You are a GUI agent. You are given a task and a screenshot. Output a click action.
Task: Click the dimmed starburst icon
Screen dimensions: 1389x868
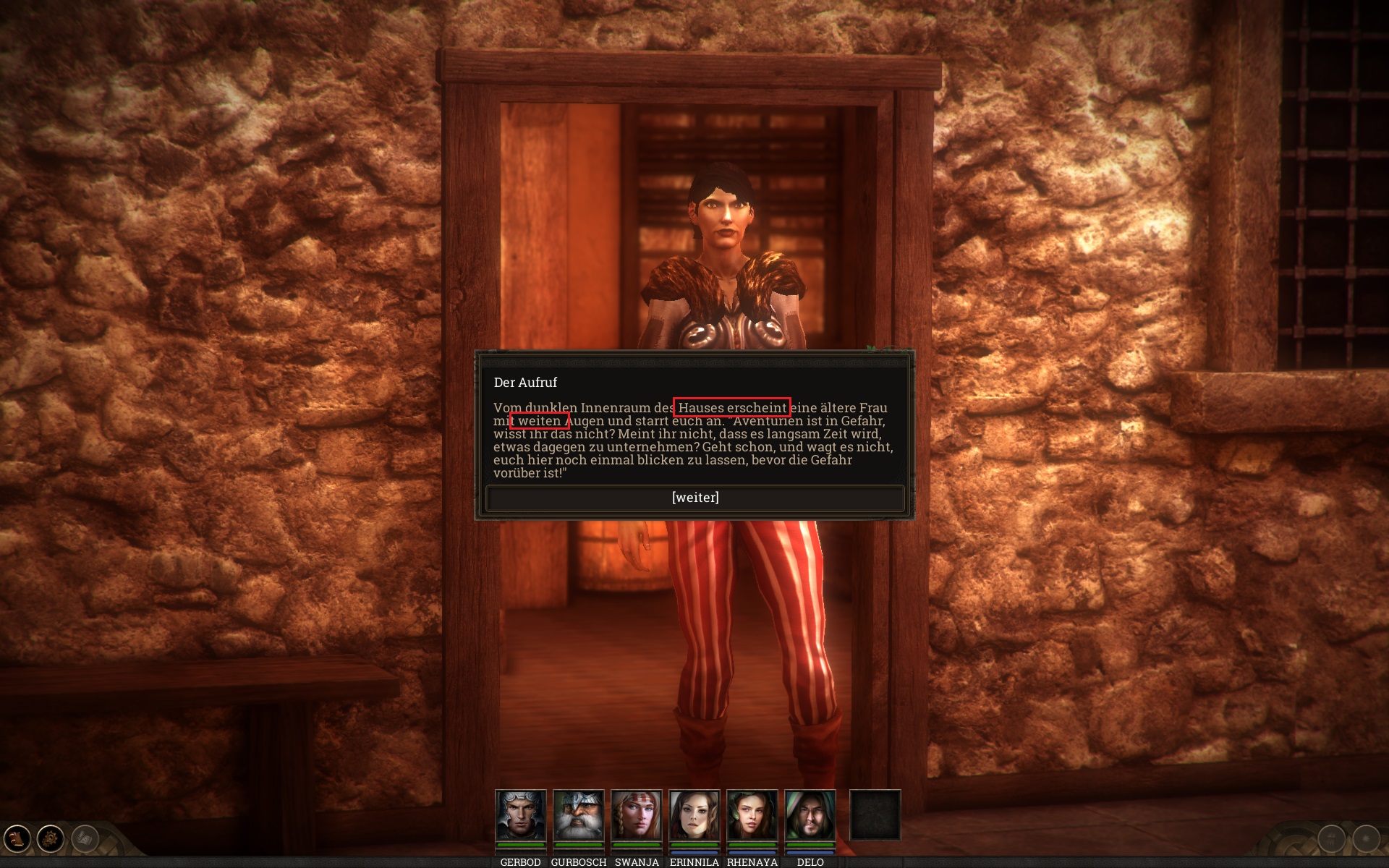pyautogui.click(x=1366, y=839)
